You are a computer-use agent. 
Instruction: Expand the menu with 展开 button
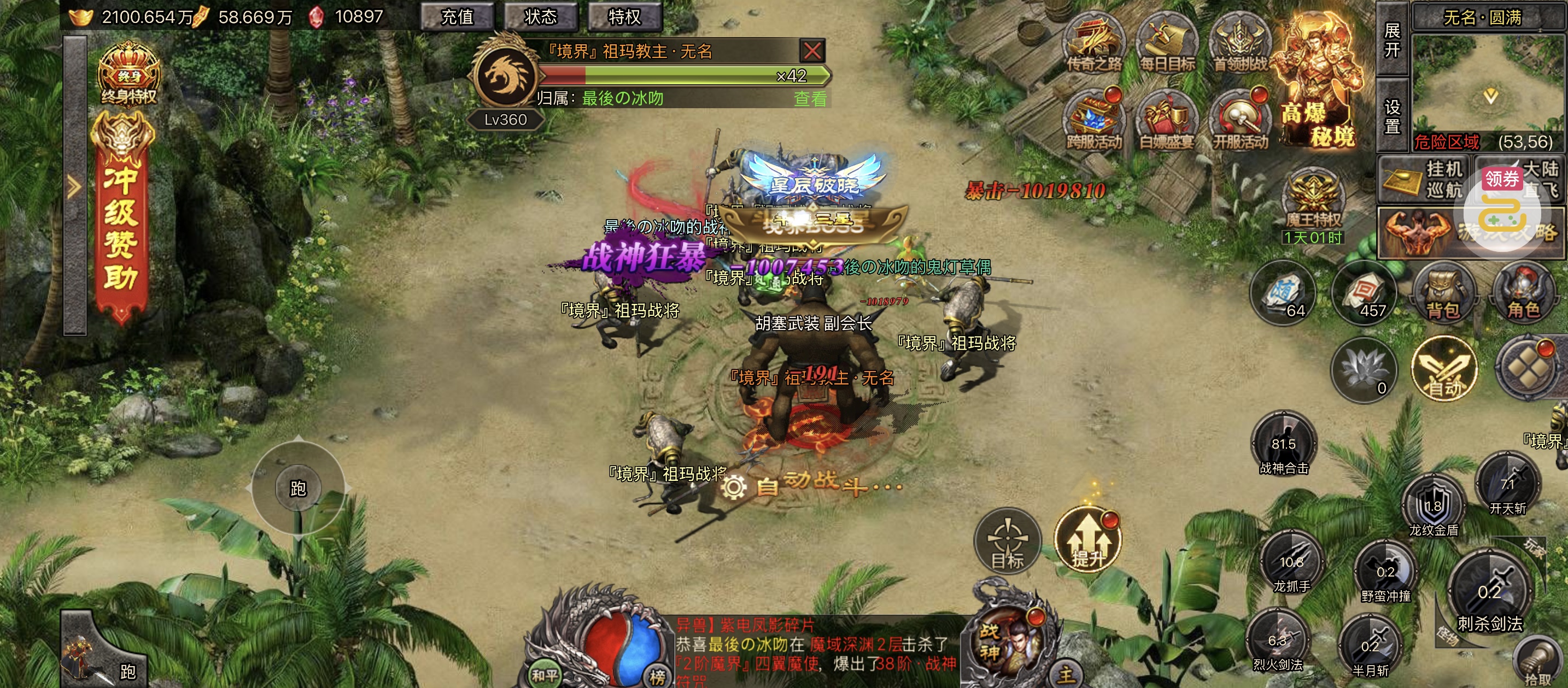[1392, 39]
